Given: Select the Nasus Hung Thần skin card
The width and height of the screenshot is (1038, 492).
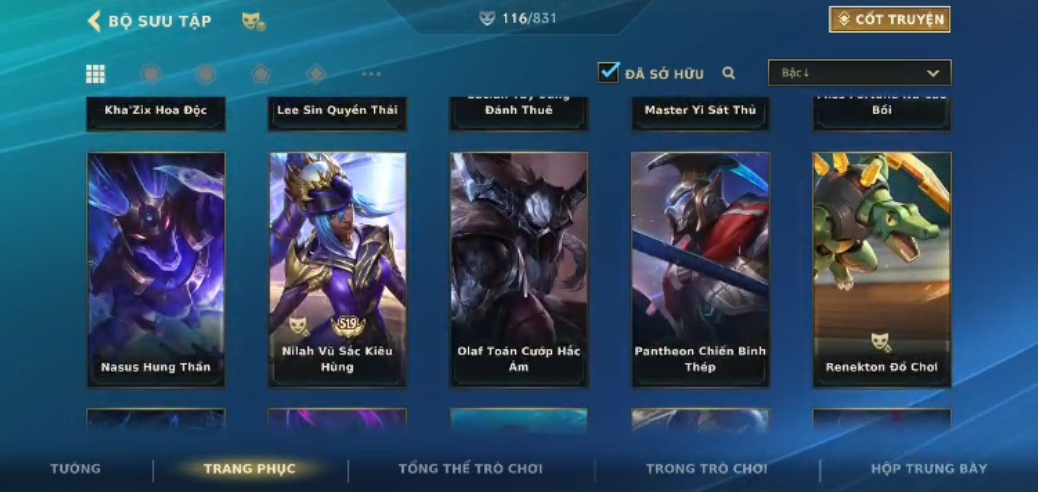Looking at the screenshot, I should [x=156, y=269].
